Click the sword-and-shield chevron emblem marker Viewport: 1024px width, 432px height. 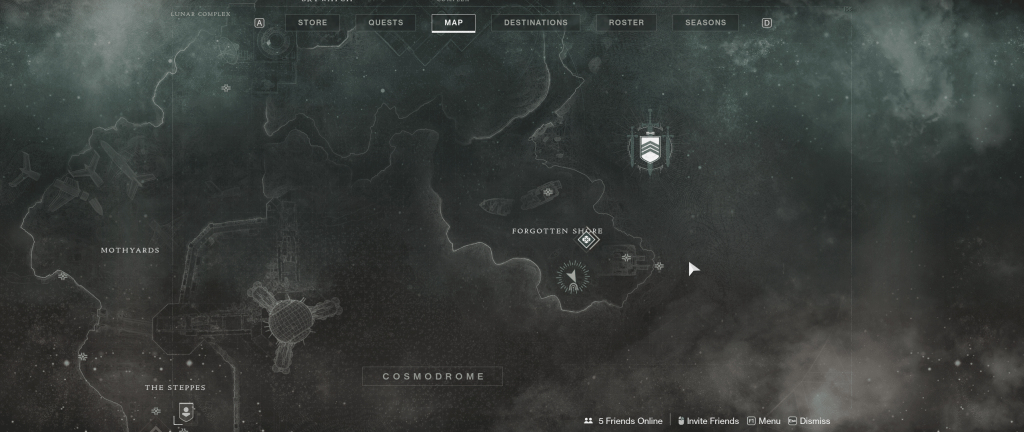tap(651, 147)
